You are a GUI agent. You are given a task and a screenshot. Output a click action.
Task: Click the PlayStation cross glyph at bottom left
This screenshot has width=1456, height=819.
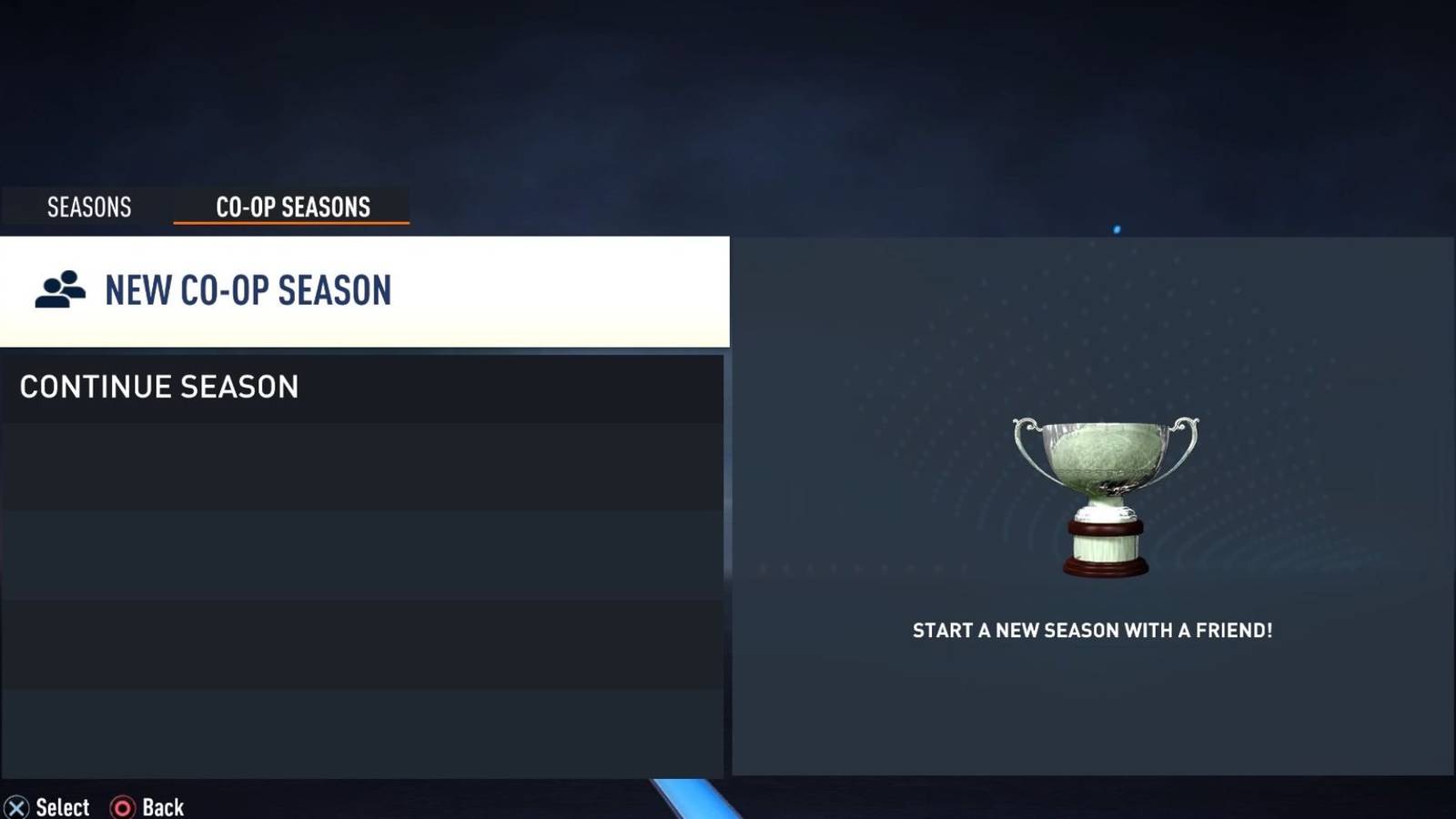pyautogui.click(x=15, y=806)
